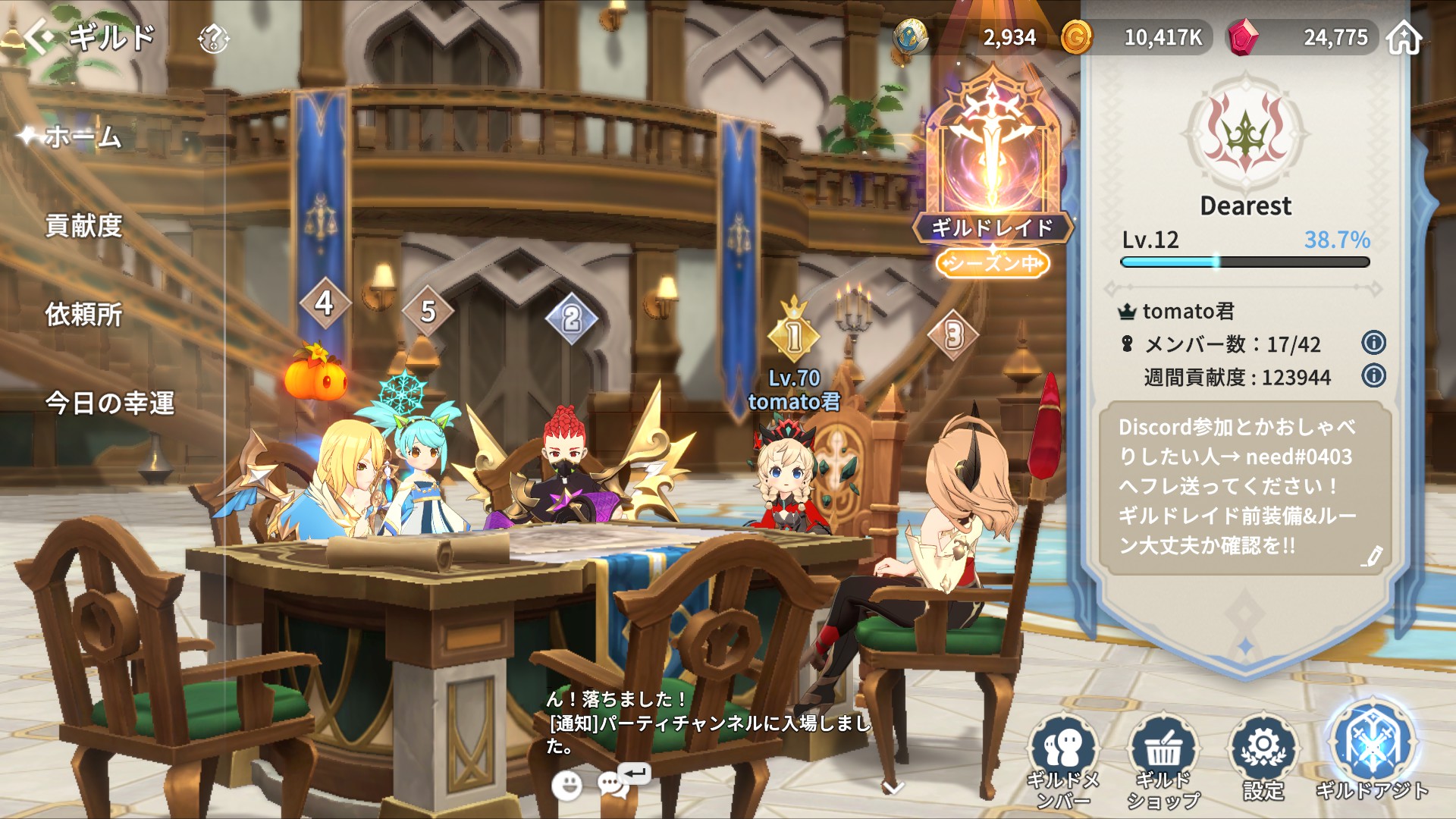Go back from the Guild screen
Screen dimensions: 1456x819
39,36
